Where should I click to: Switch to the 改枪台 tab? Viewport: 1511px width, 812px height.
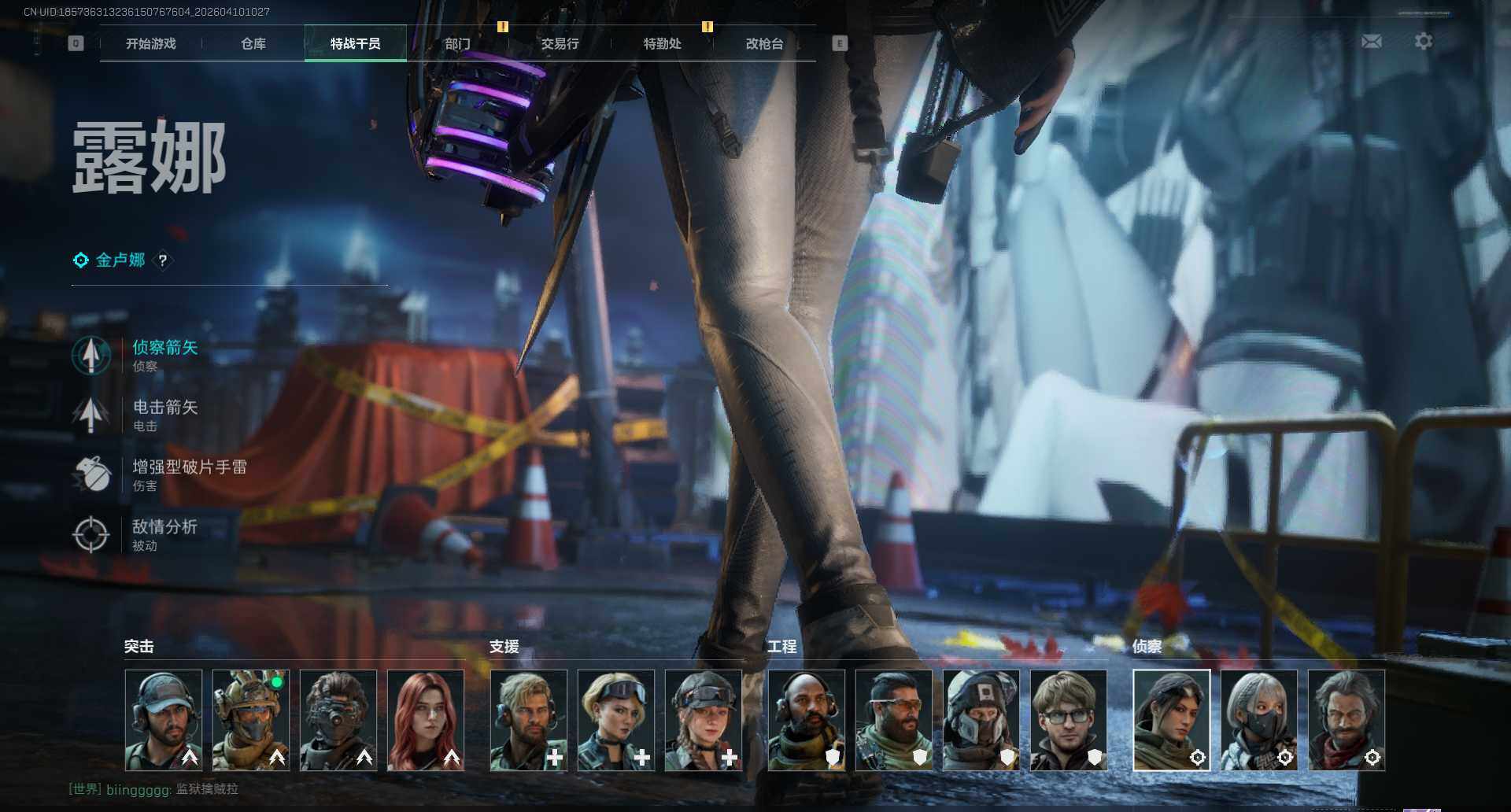coord(764,43)
